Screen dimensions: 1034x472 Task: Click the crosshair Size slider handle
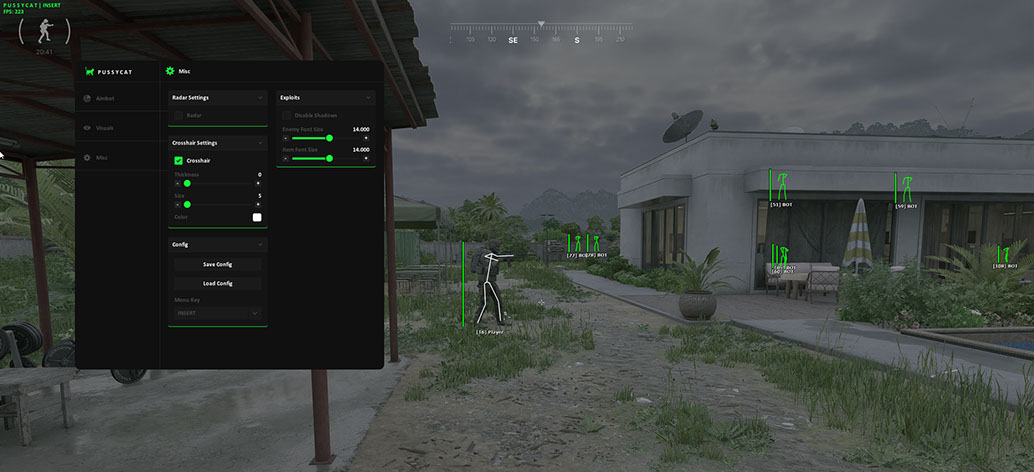(187, 204)
